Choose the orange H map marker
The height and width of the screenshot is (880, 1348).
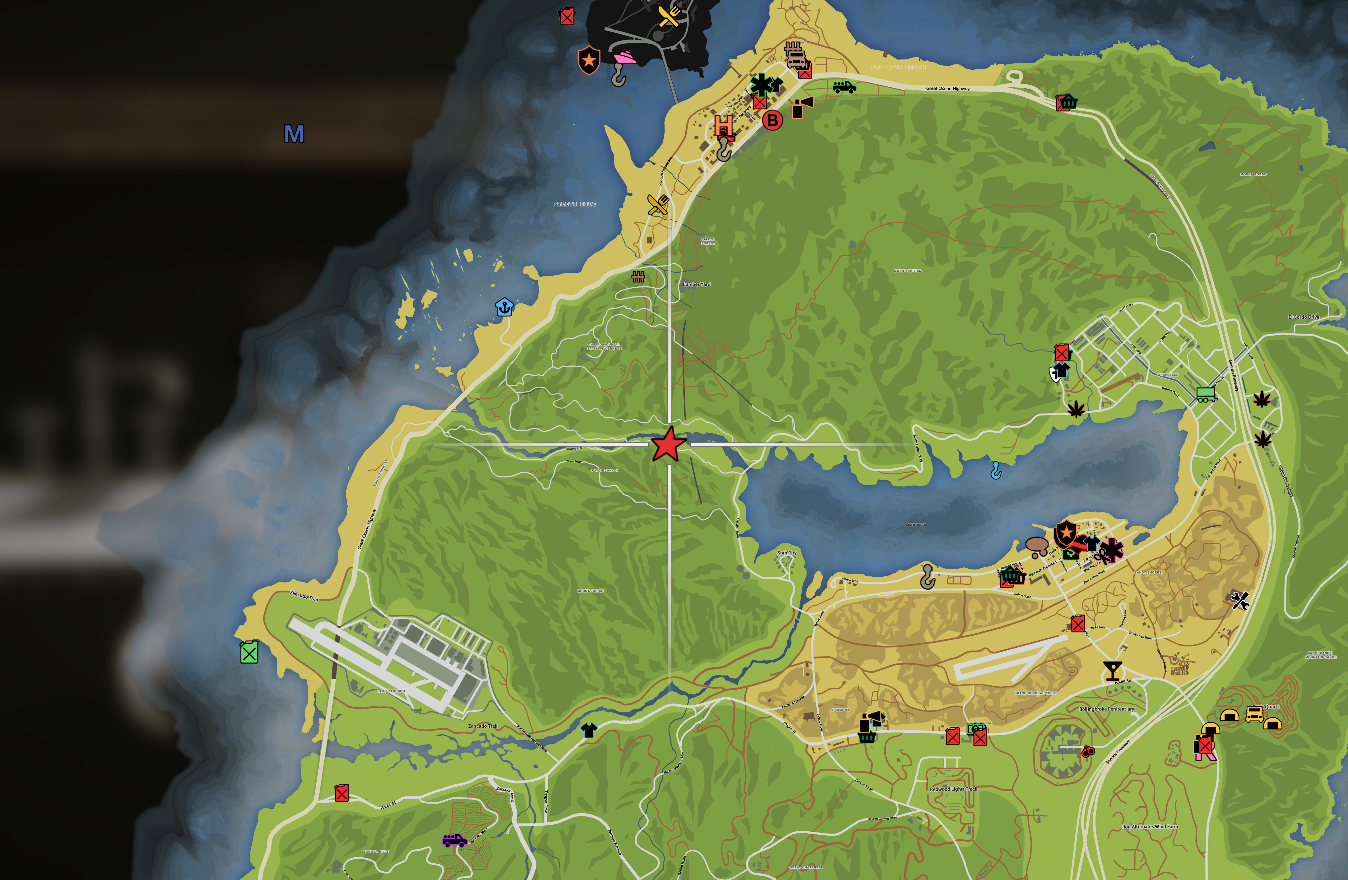[x=723, y=127]
